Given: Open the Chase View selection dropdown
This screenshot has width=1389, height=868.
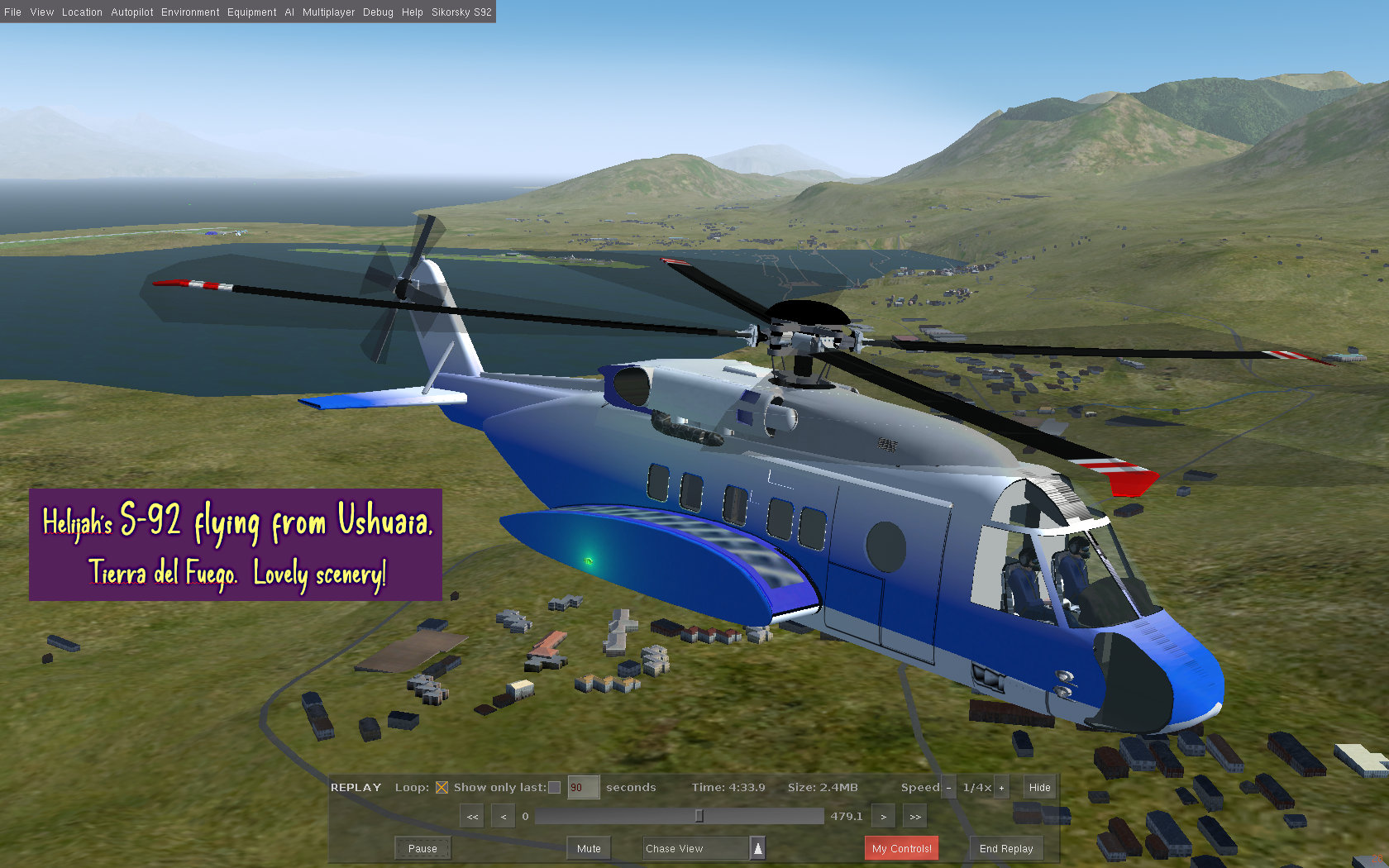Looking at the screenshot, I should click(758, 848).
